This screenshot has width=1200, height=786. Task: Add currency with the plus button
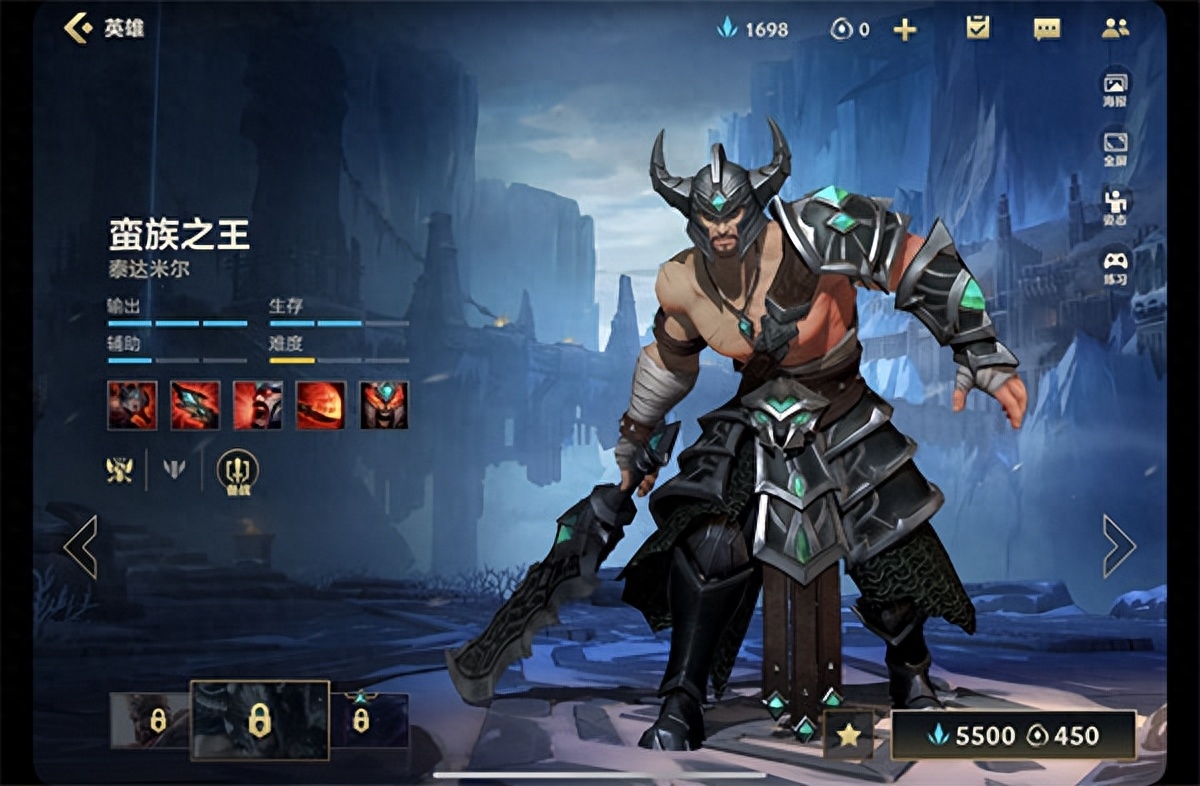coord(904,30)
